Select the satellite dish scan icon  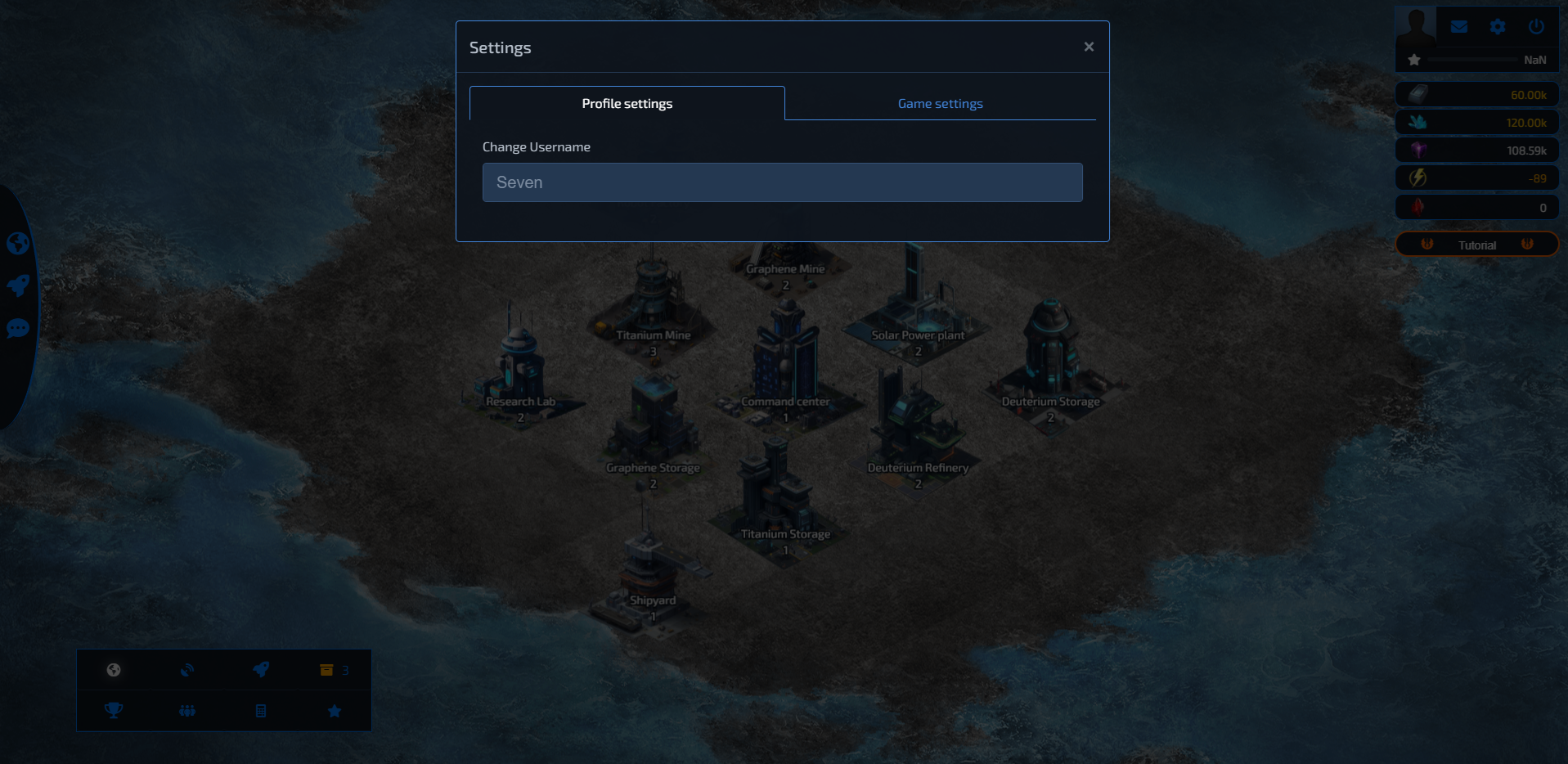coord(186,670)
